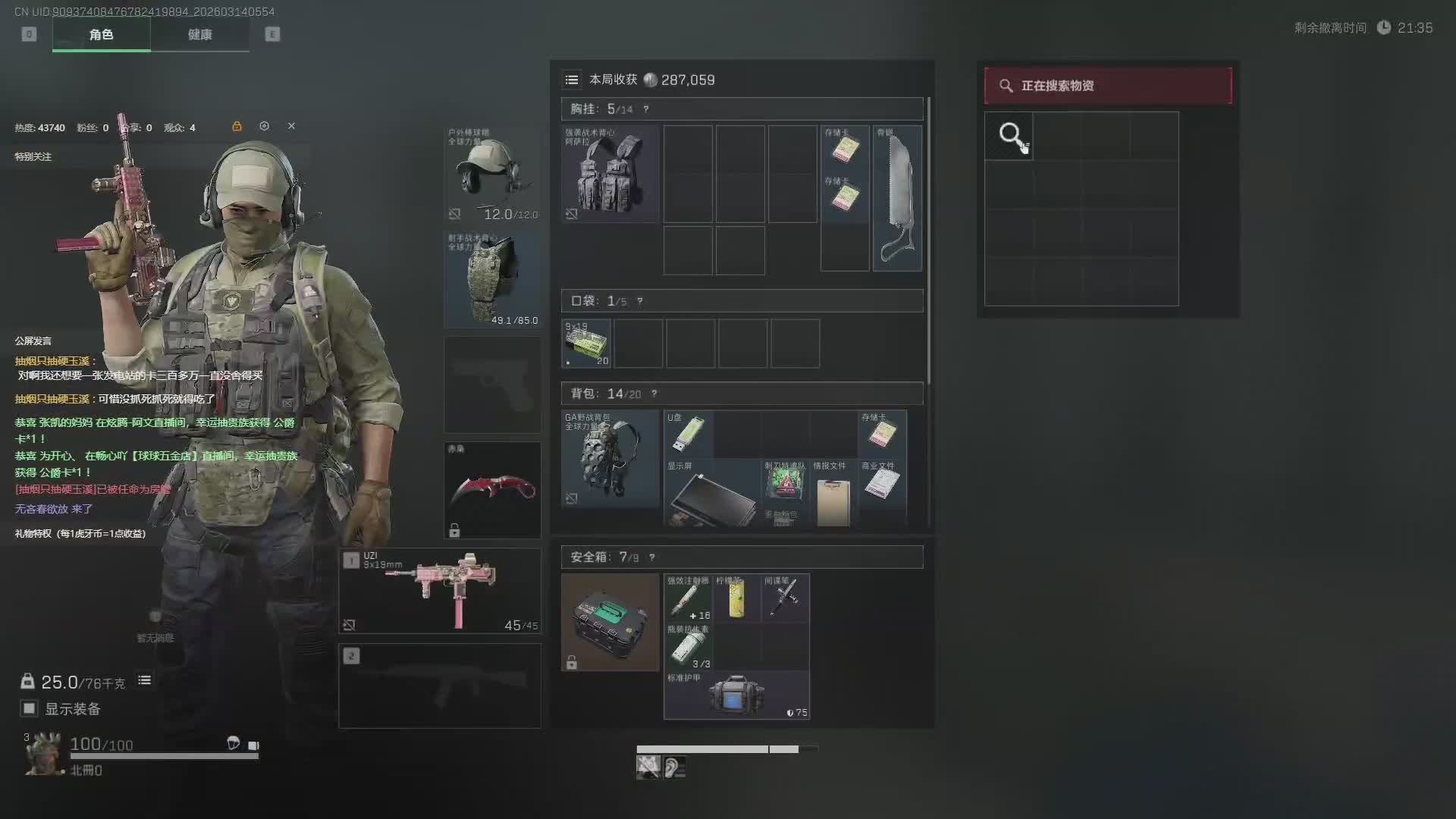Viewport: 1456px width, 819px height.
Task: Select the 角色 tab
Action: click(x=101, y=35)
